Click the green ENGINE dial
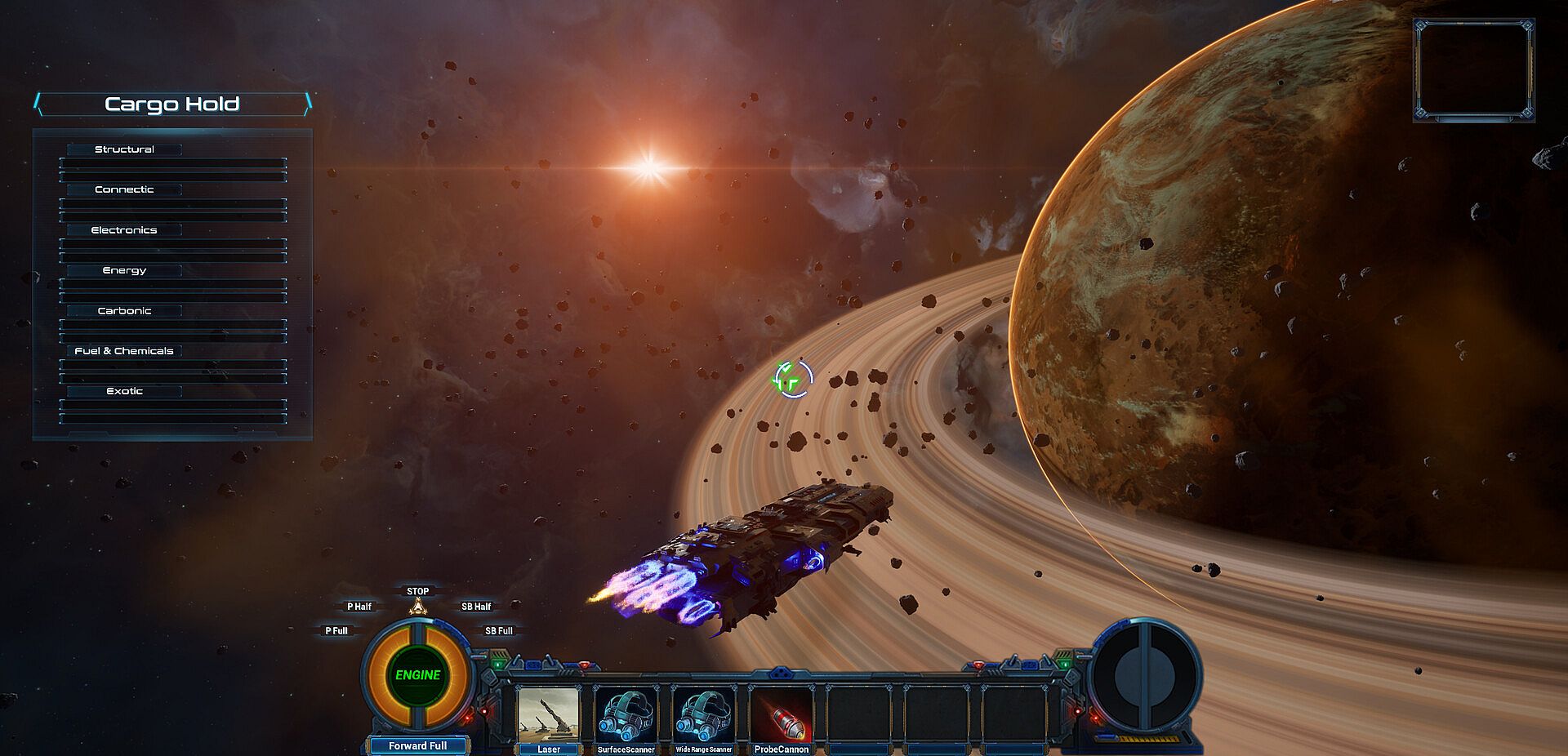The image size is (1568, 756). (x=417, y=675)
